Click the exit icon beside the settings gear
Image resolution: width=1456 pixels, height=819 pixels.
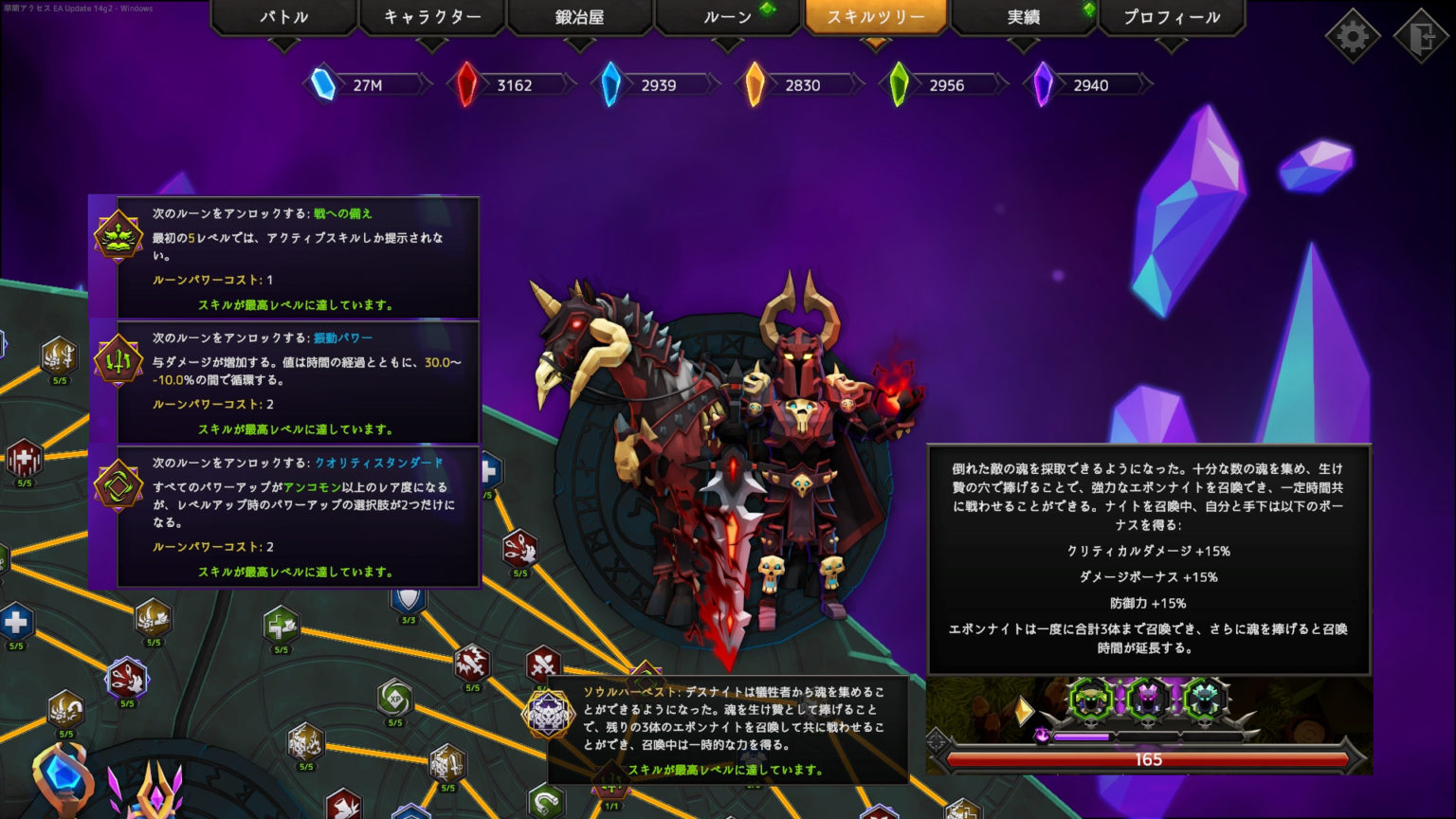(1423, 35)
